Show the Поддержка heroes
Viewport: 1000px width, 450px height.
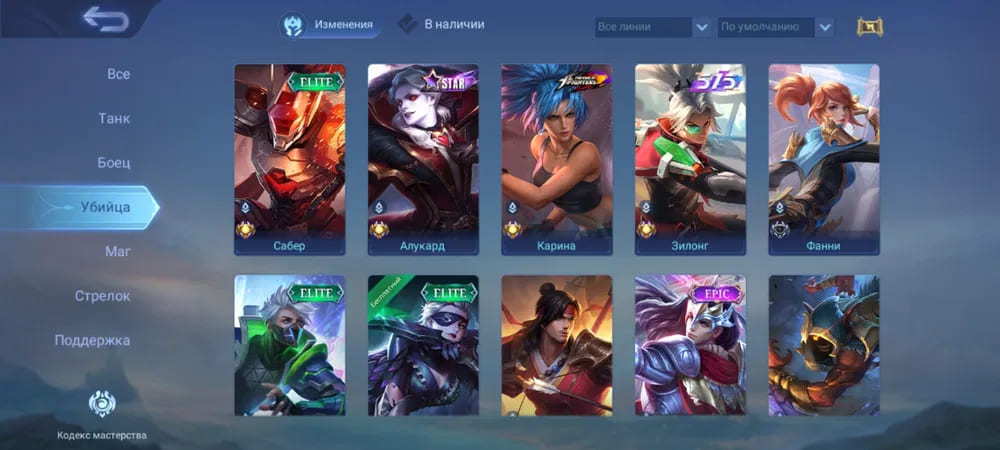tap(92, 340)
